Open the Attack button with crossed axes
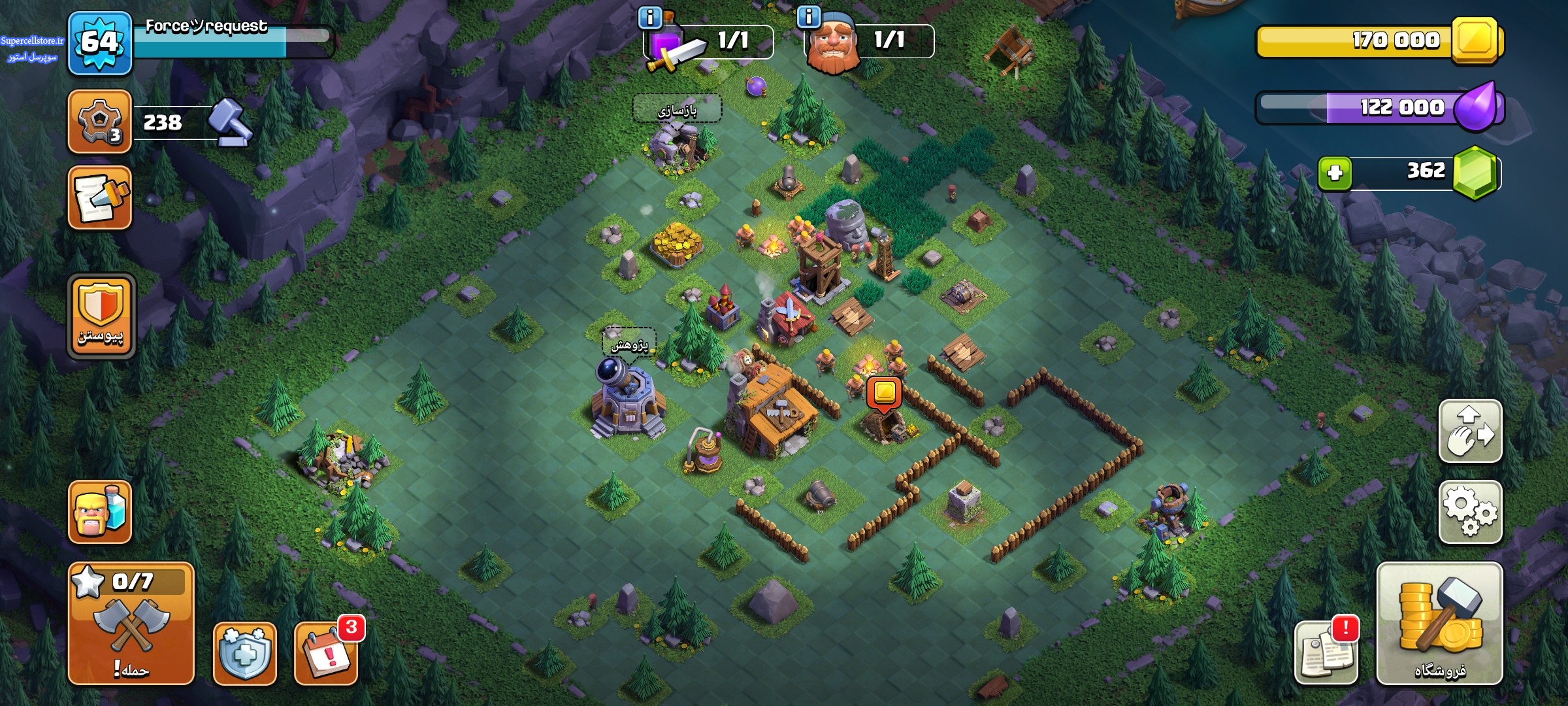 click(x=131, y=623)
